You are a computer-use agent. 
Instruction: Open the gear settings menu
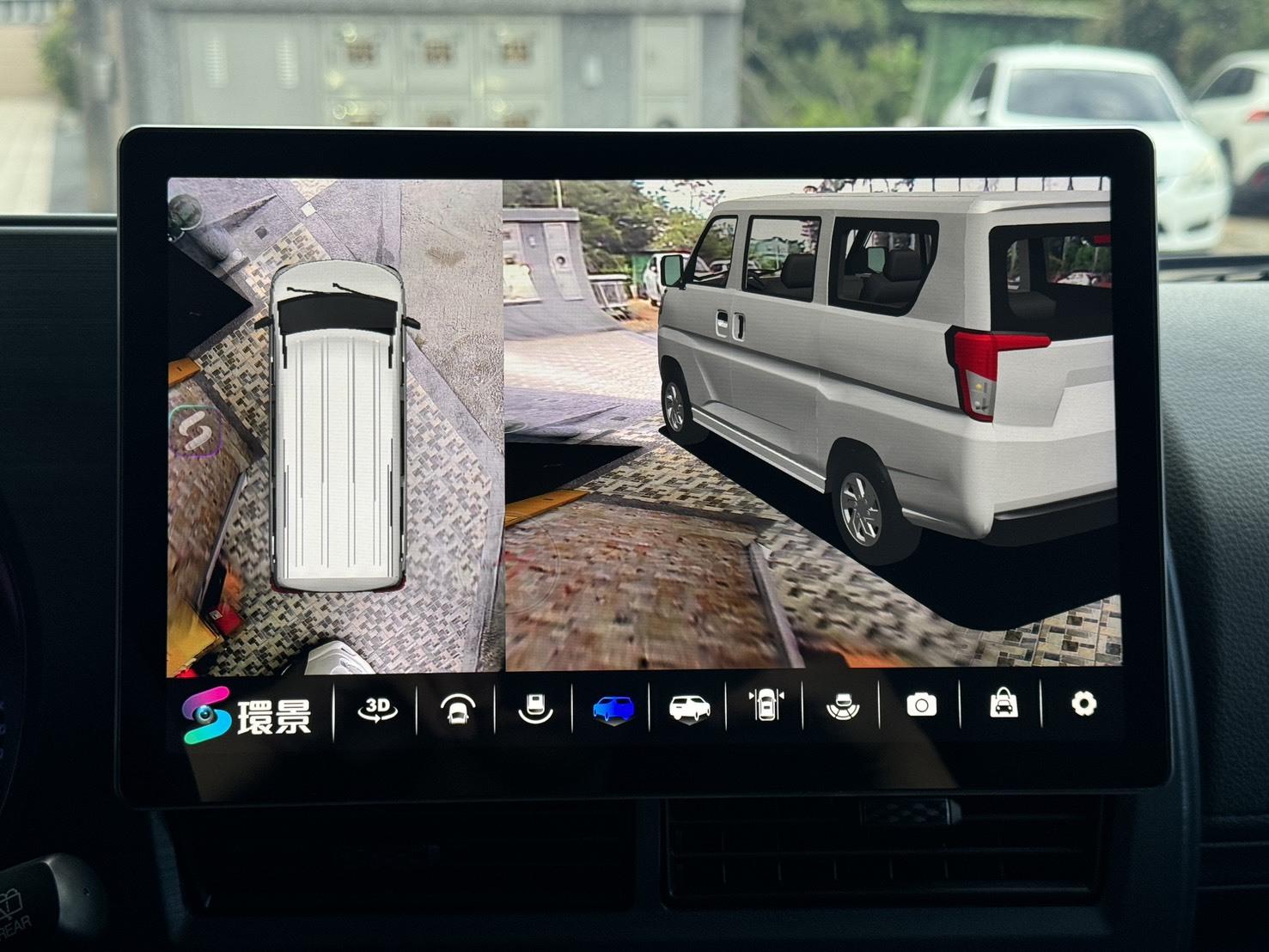tap(1083, 705)
